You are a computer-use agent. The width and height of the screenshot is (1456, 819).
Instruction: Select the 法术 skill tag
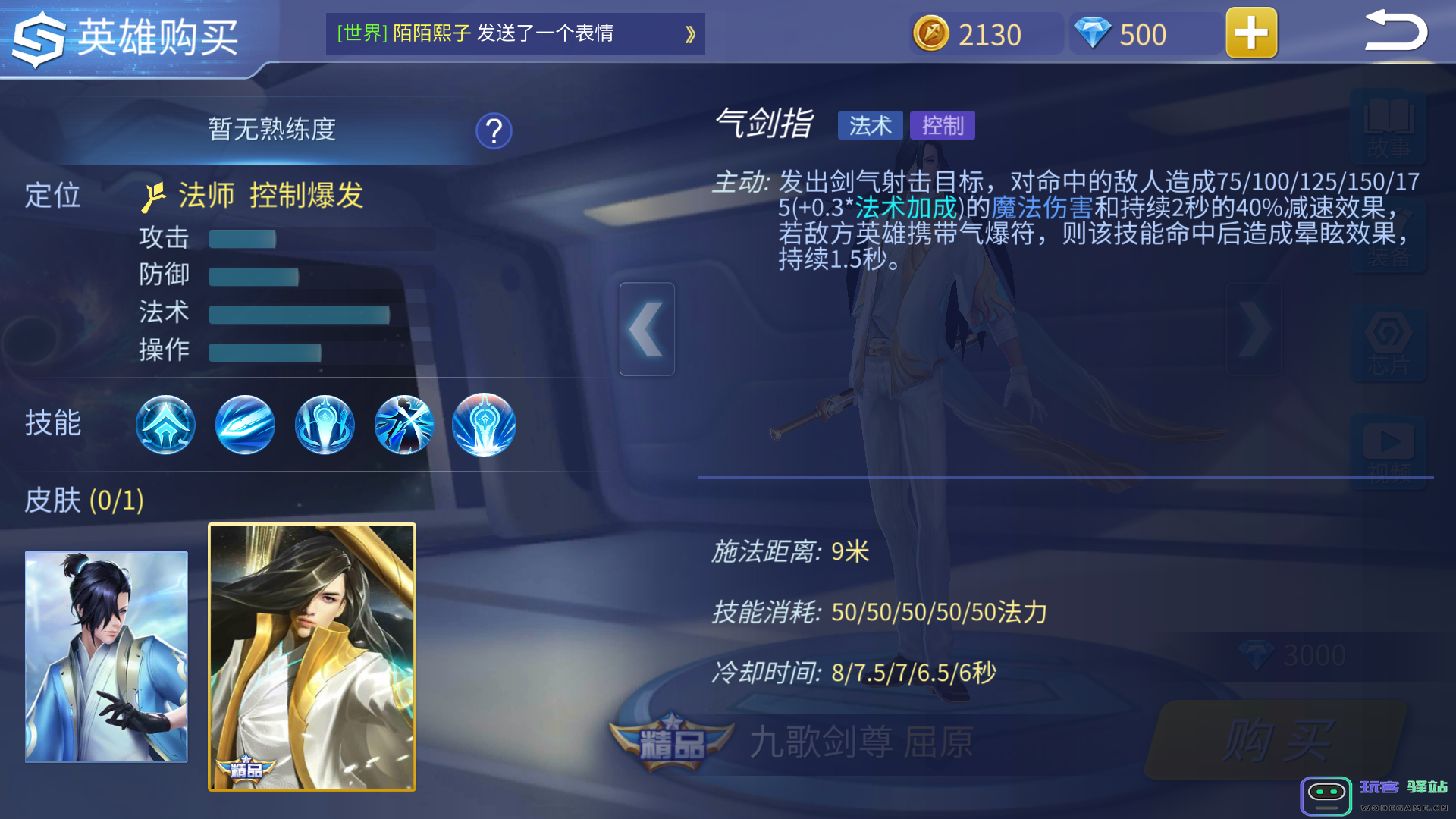point(870,125)
